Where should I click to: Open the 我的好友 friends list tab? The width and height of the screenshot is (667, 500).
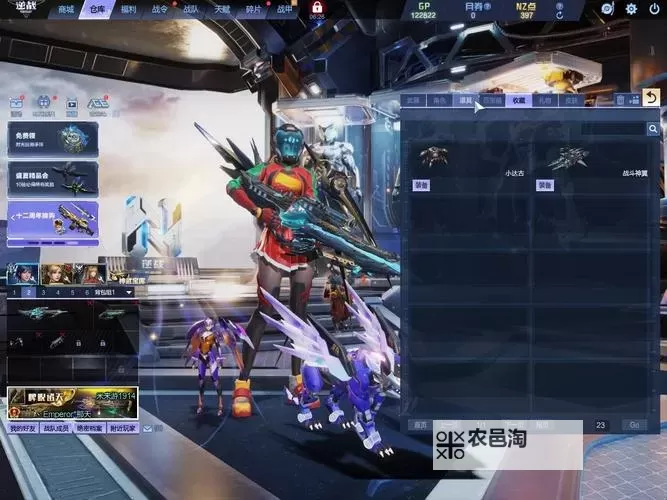[x=22, y=428]
